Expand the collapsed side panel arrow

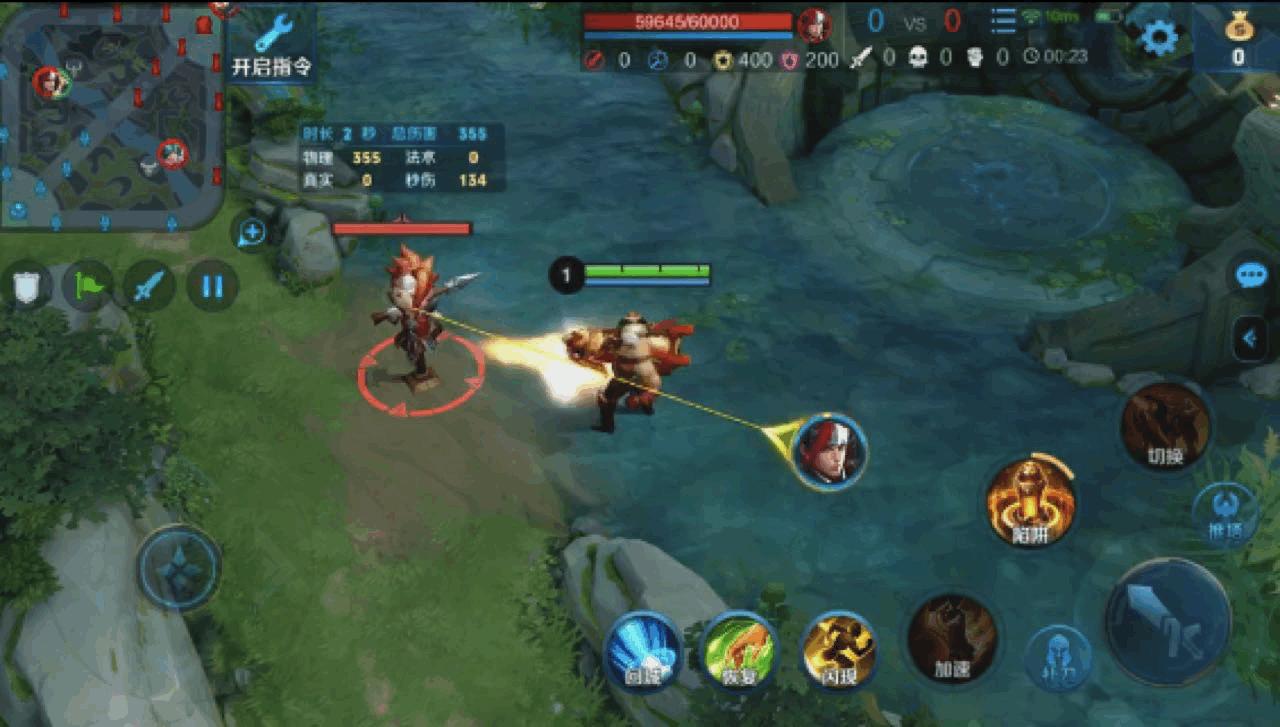(x=1250, y=339)
